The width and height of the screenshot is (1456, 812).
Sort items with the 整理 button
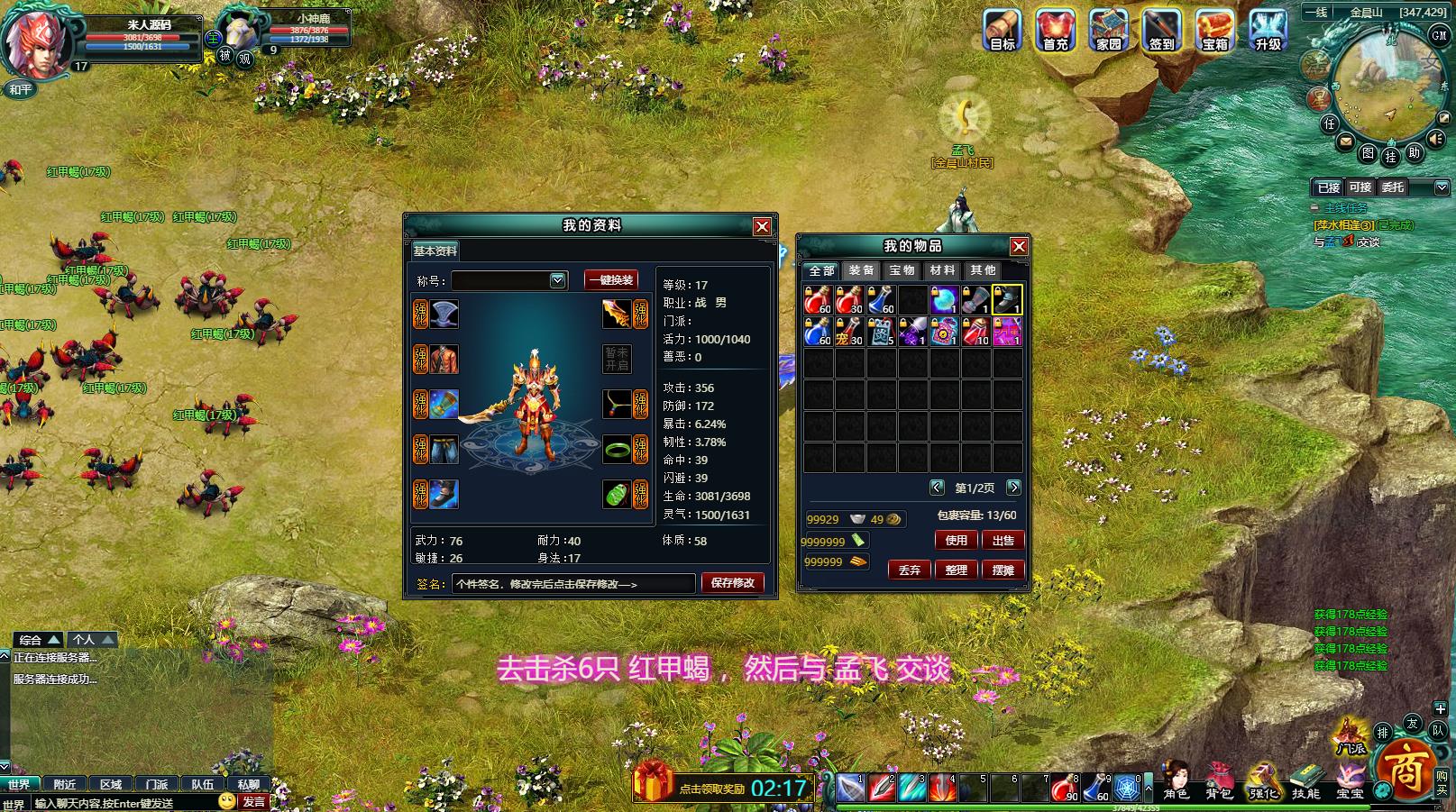pyautogui.click(x=956, y=570)
